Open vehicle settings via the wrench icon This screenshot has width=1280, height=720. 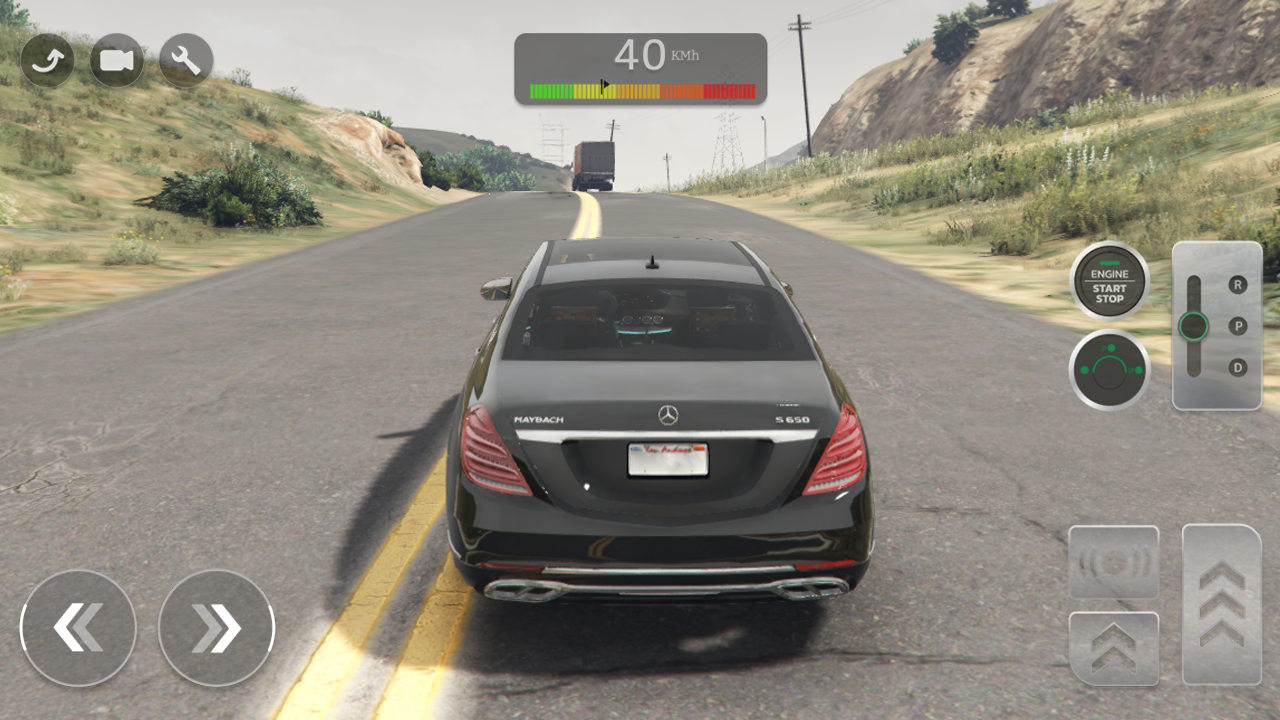pyautogui.click(x=186, y=60)
